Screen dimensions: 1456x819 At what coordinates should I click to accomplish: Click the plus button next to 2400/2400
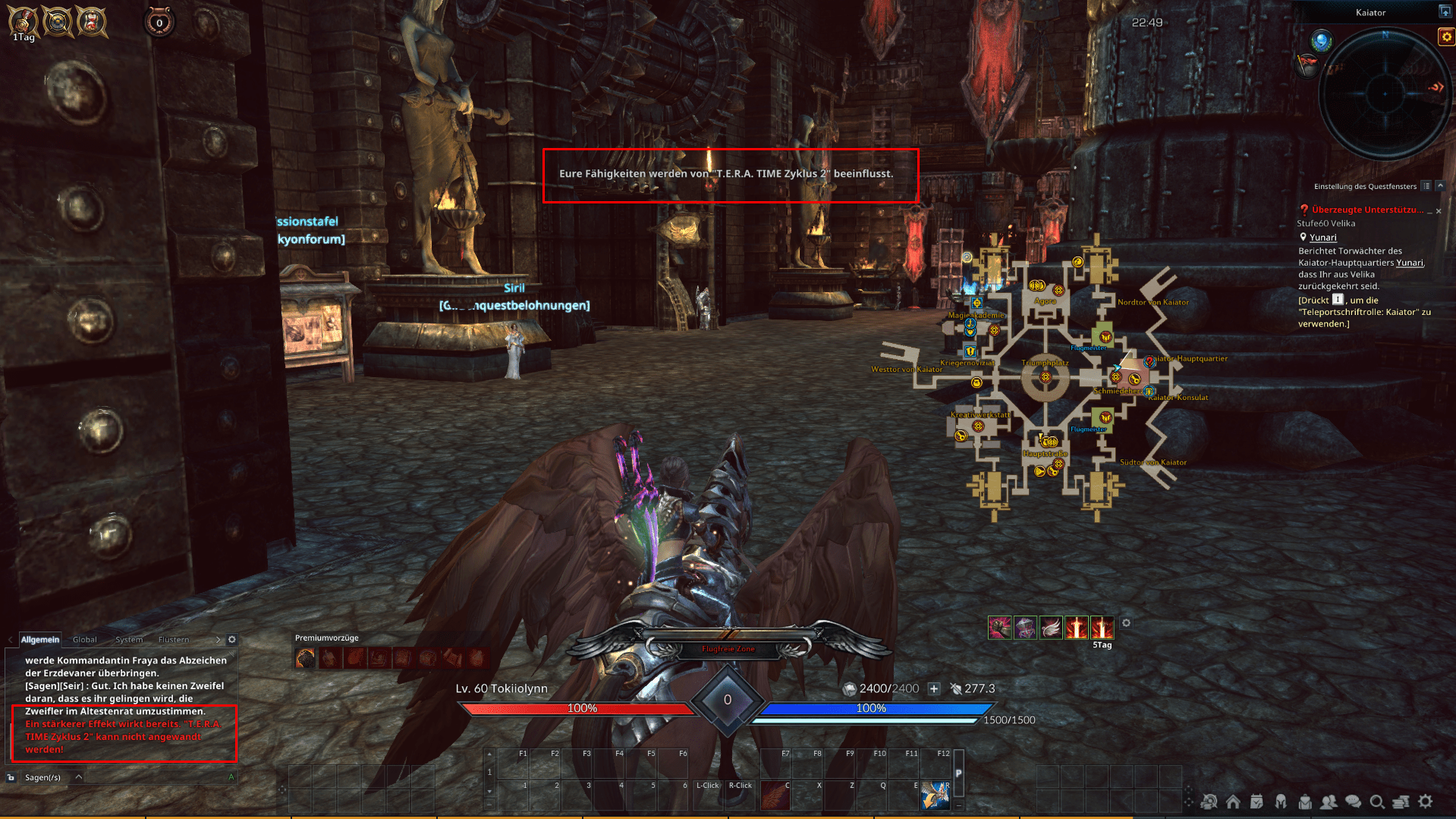pyautogui.click(x=934, y=688)
